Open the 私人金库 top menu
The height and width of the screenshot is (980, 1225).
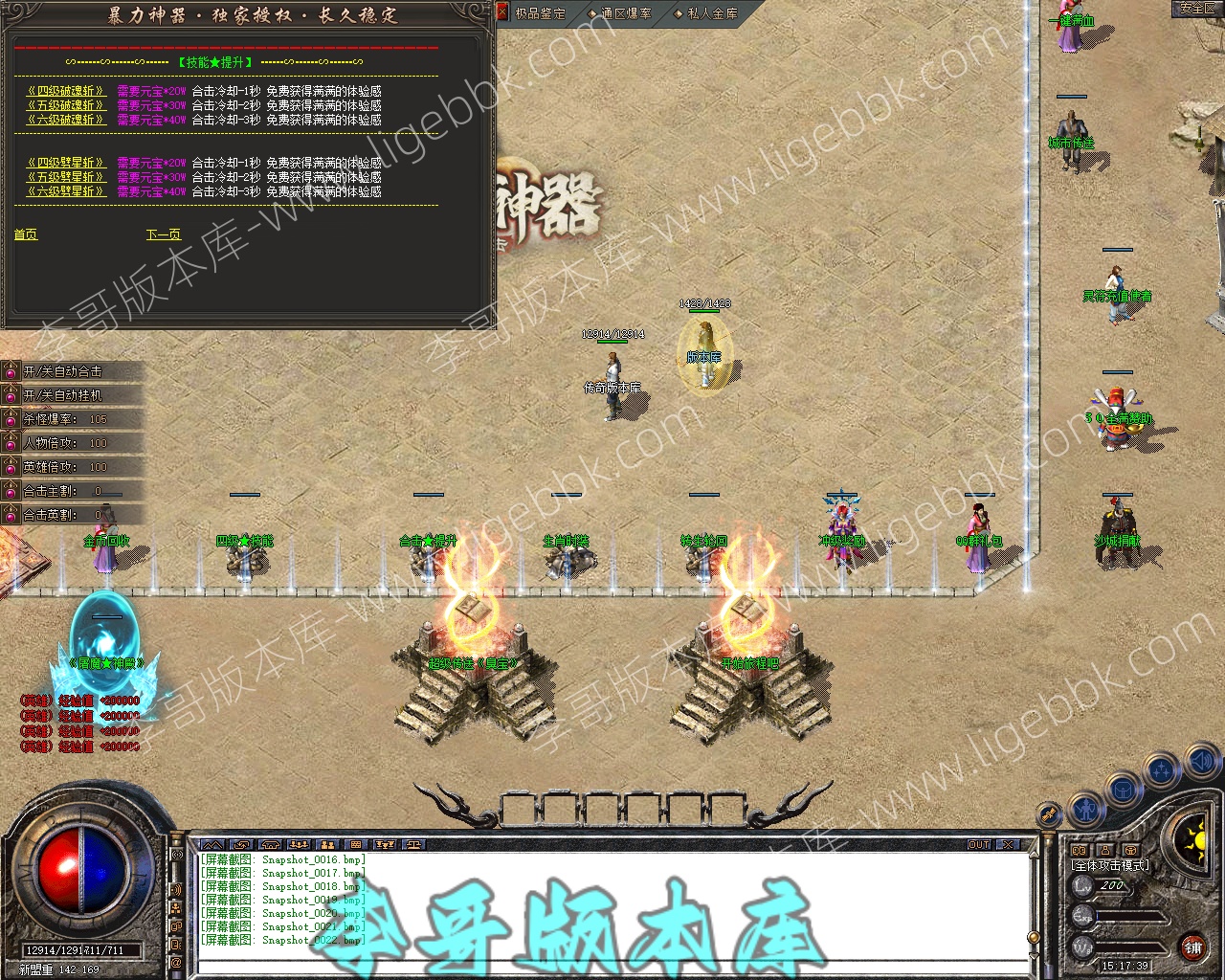pos(713,13)
